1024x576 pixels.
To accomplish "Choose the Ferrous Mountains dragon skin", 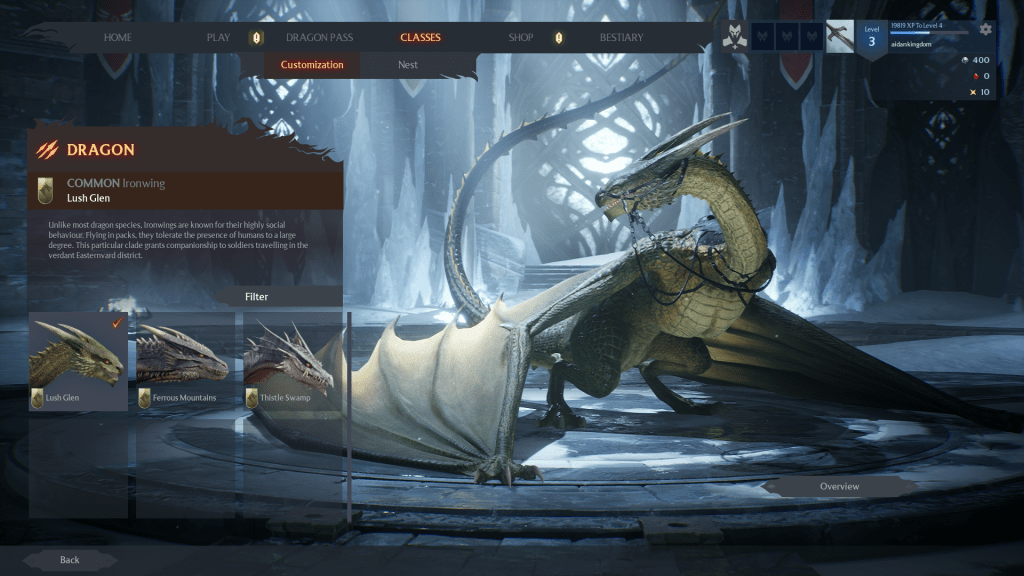I will point(185,361).
